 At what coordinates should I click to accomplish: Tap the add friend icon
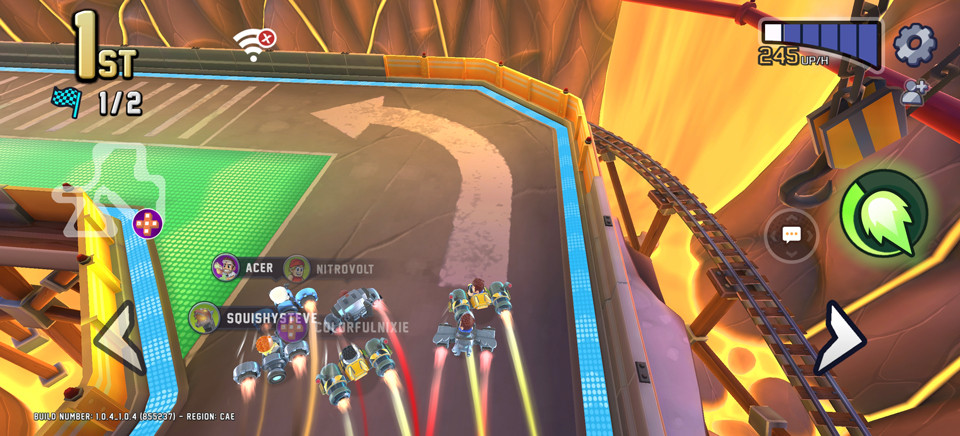tap(913, 93)
